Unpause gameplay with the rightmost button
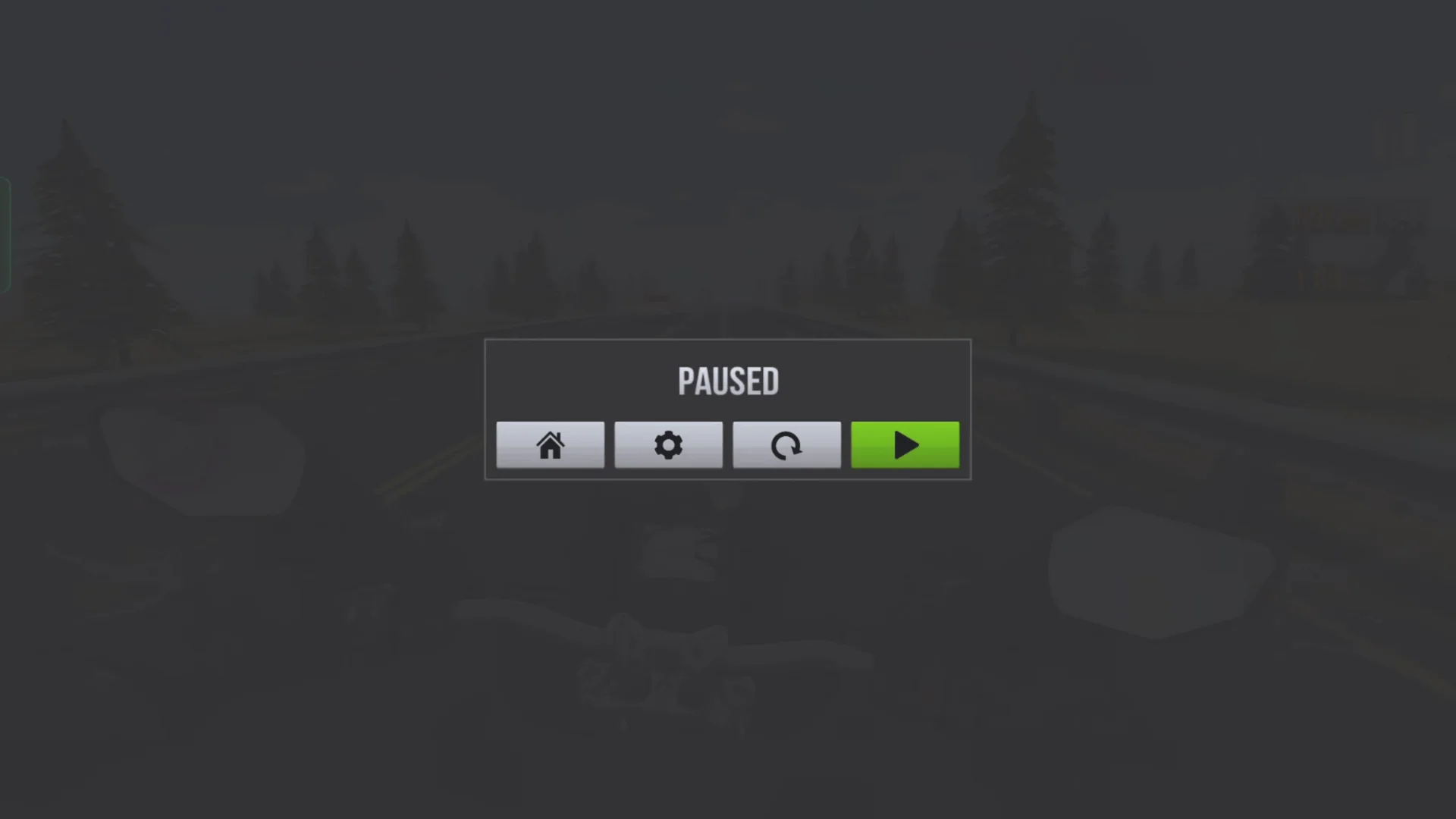Viewport: 1456px width, 819px height. [905, 445]
